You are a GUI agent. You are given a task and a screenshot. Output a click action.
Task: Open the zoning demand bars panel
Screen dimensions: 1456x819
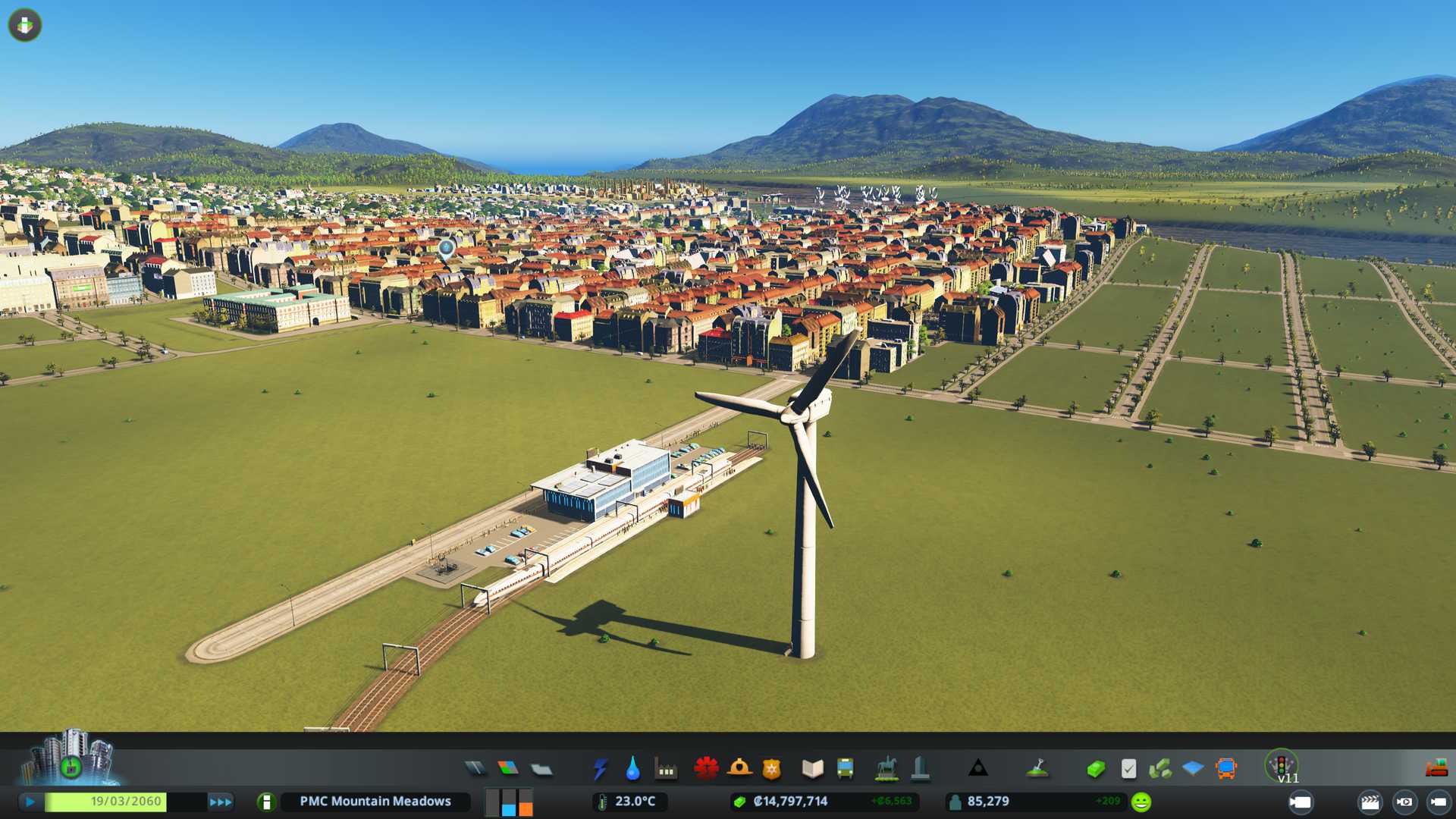(x=509, y=802)
